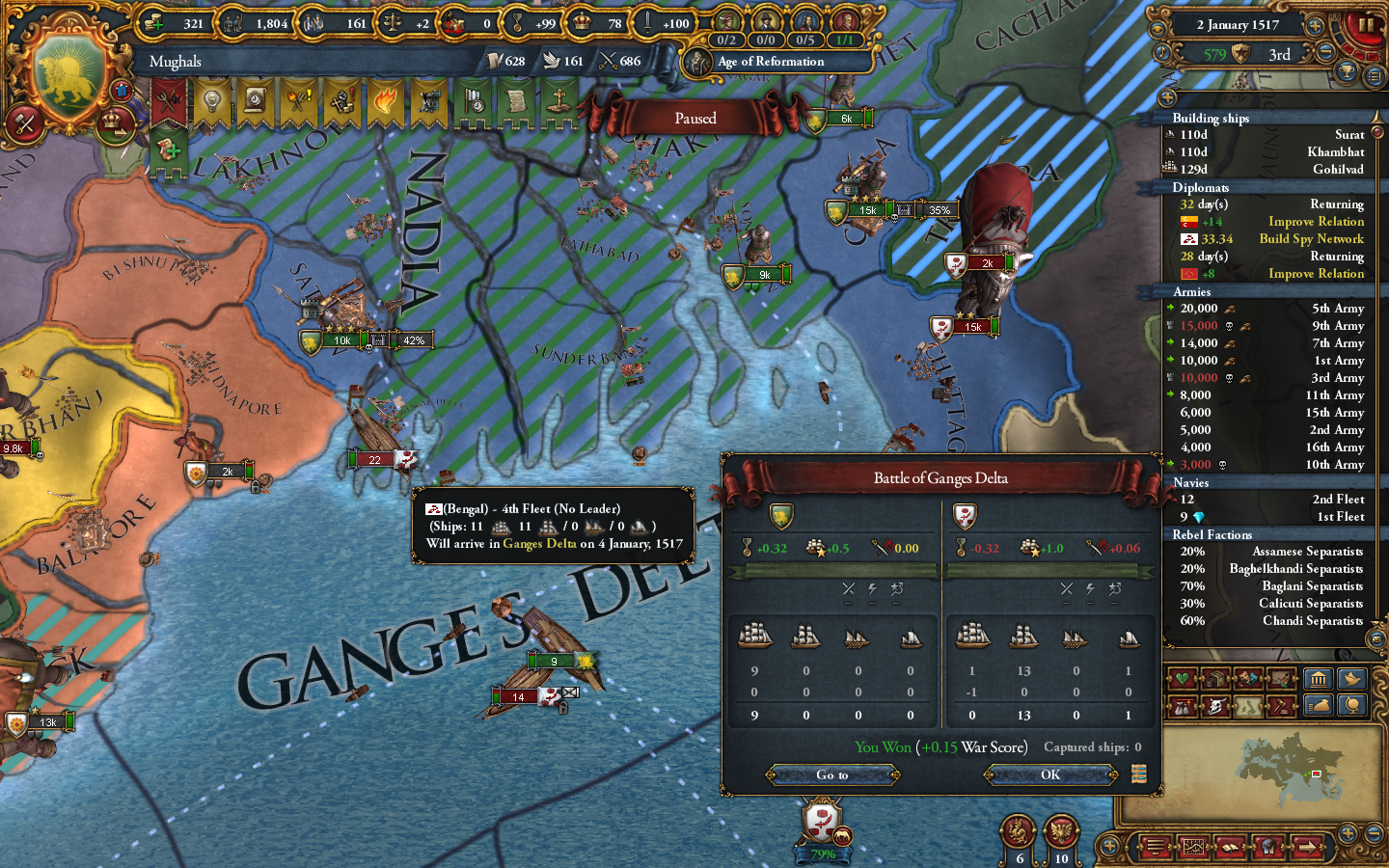The width and height of the screenshot is (1389, 868).
Task: Click the 79% siege progress bar at bottom center
Action: pos(823,854)
